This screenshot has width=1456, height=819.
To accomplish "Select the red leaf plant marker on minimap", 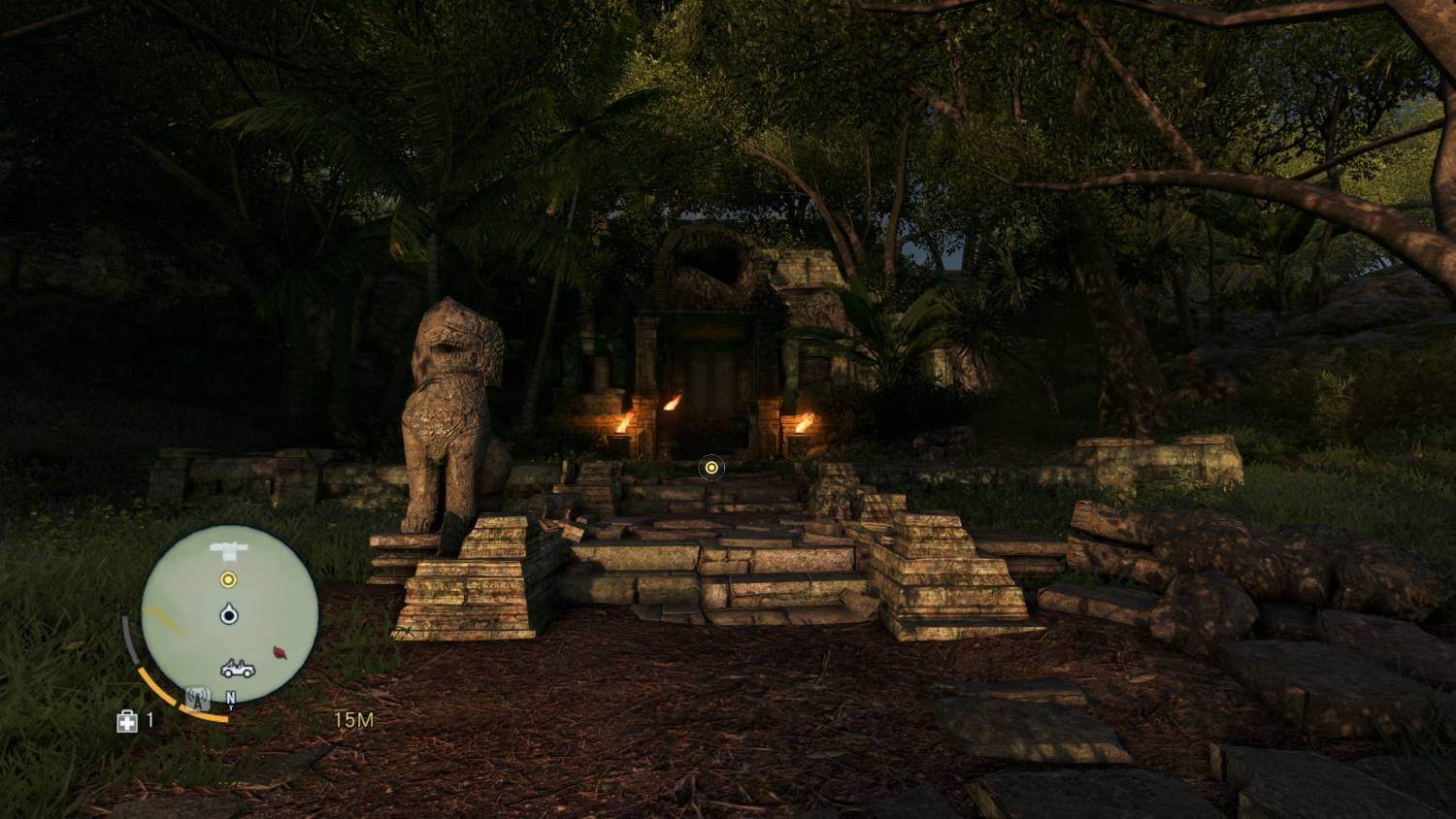I will coord(281,652).
